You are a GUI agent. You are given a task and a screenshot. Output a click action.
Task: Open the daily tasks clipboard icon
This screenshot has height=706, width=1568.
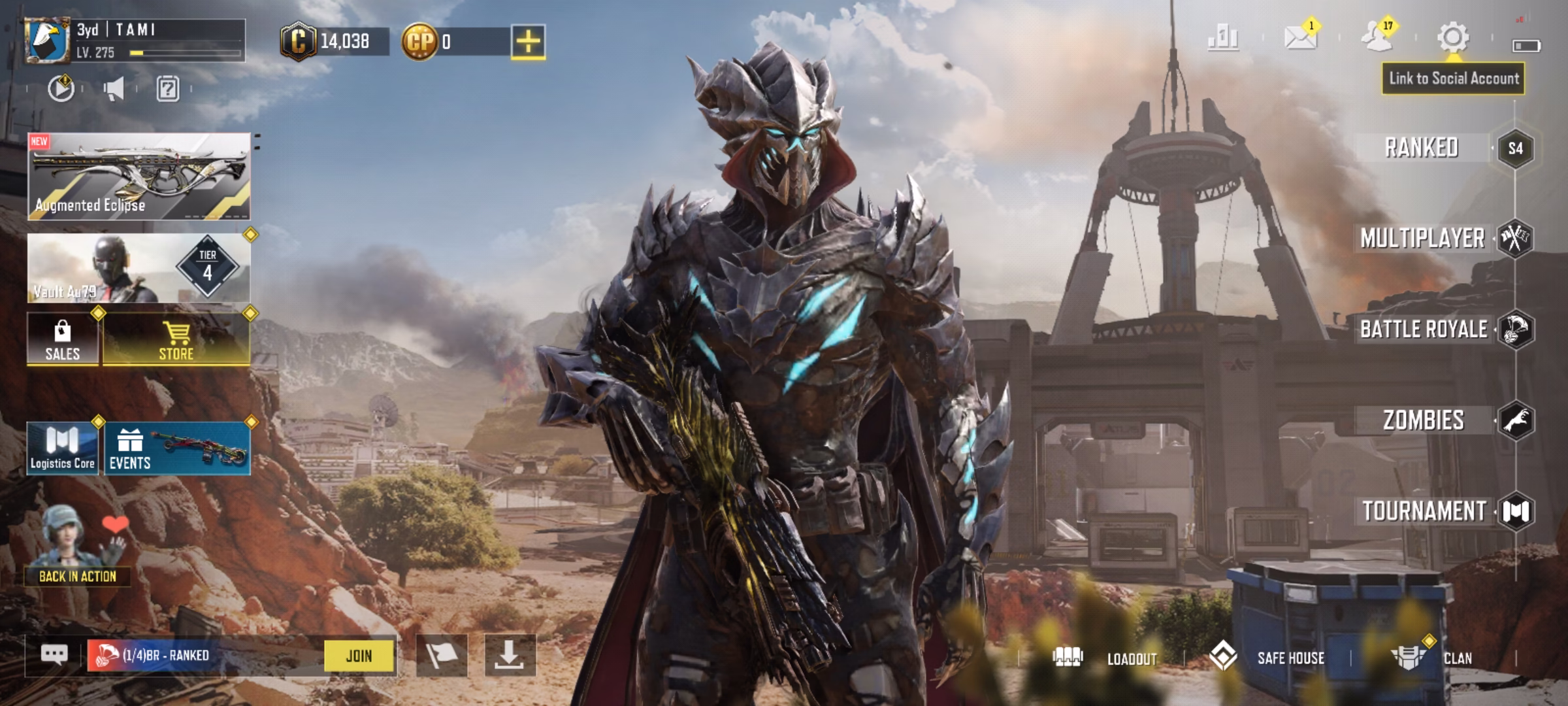point(169,90)
